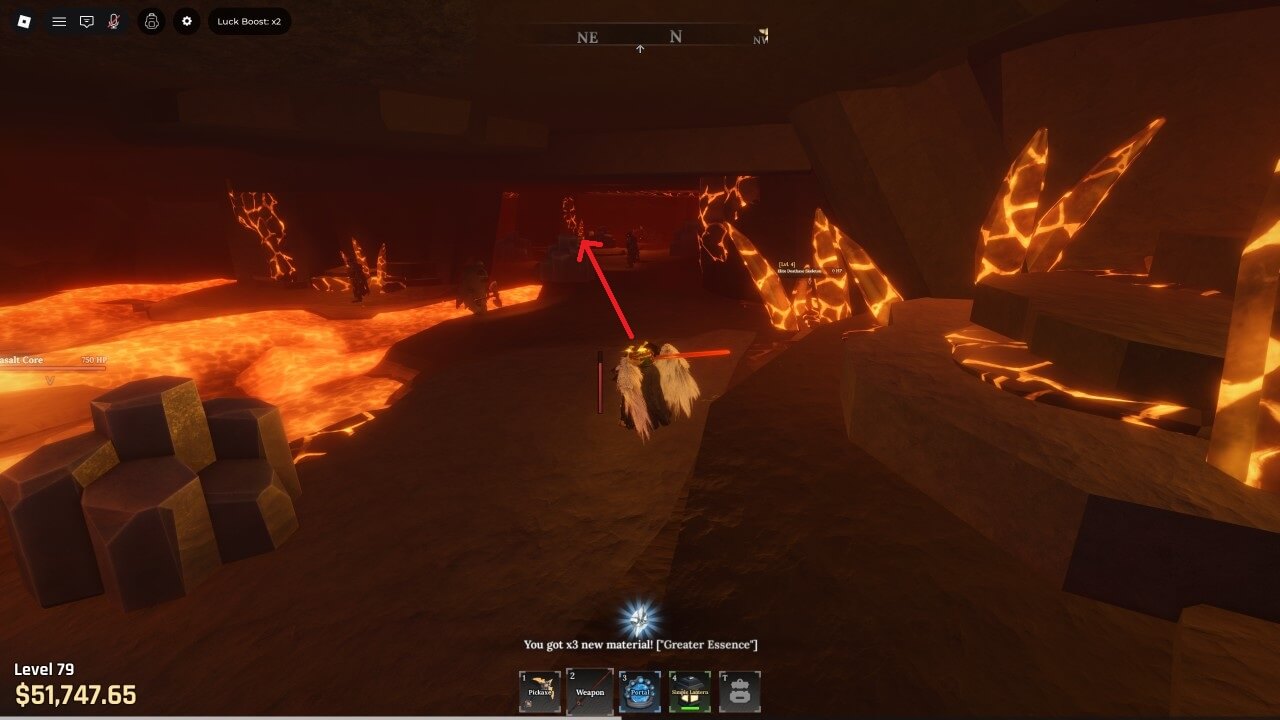Unmute the crossed-out microphone

tap(114, 21)
